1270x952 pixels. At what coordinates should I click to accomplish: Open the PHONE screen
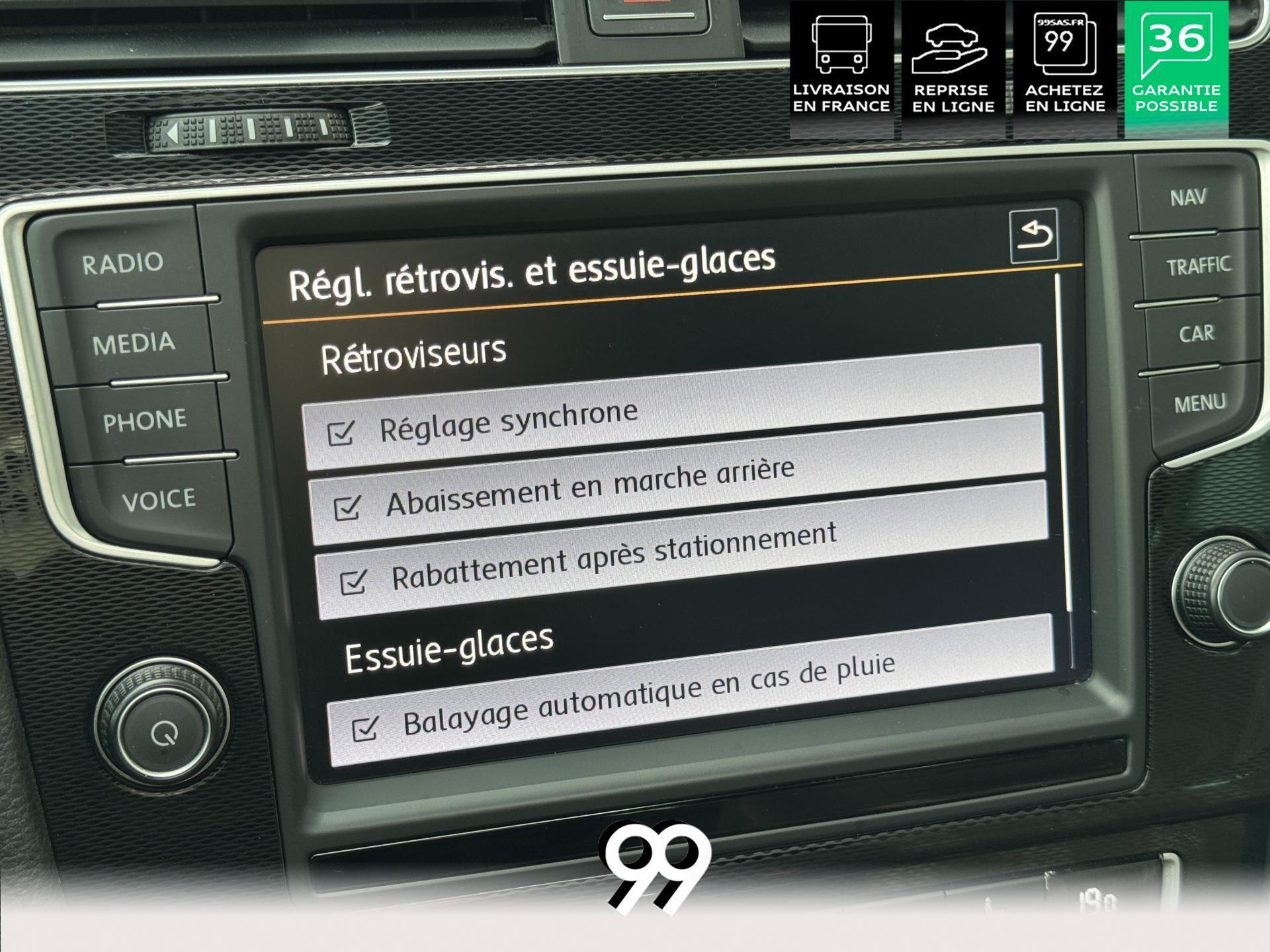(145, 421)
